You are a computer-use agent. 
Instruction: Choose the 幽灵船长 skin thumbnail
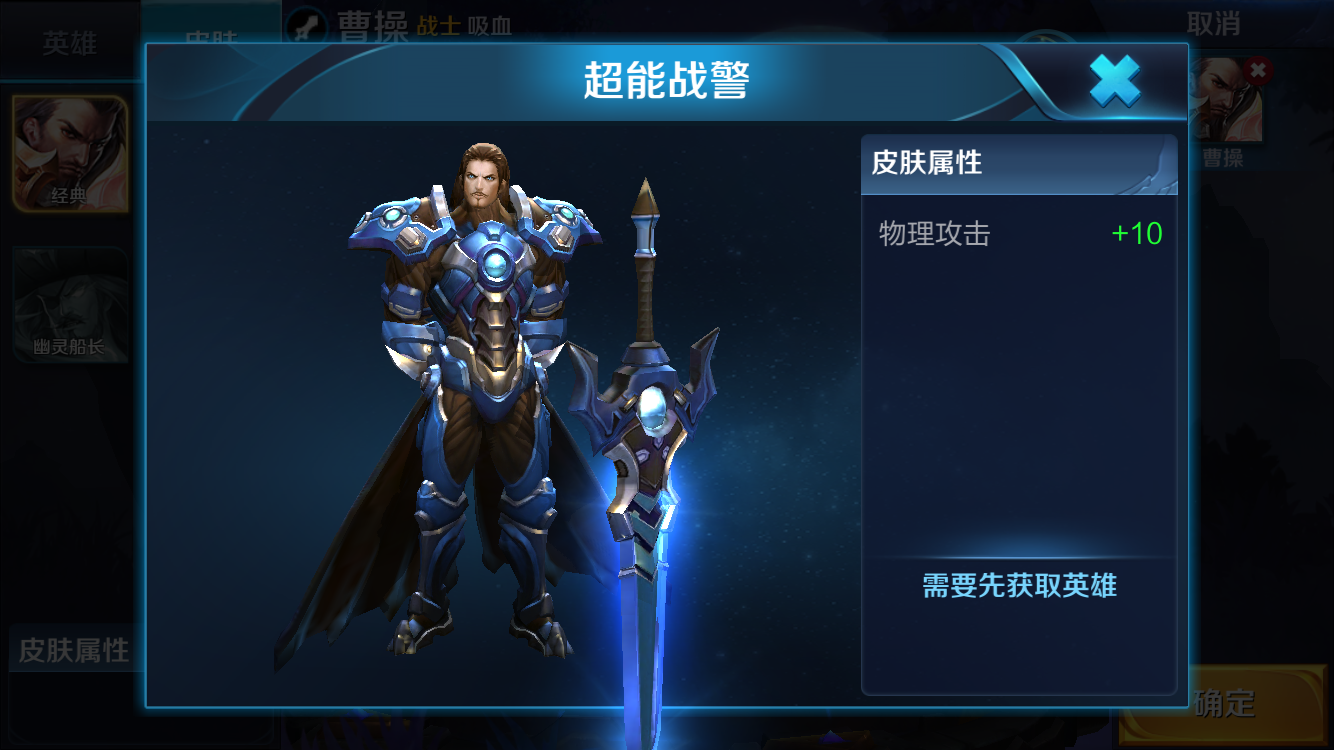(x=69, y=305)
